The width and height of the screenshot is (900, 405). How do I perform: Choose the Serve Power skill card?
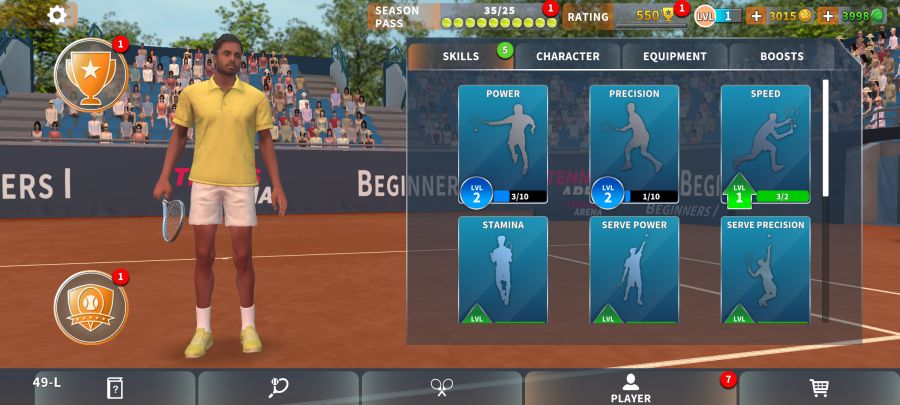(634, 270)
